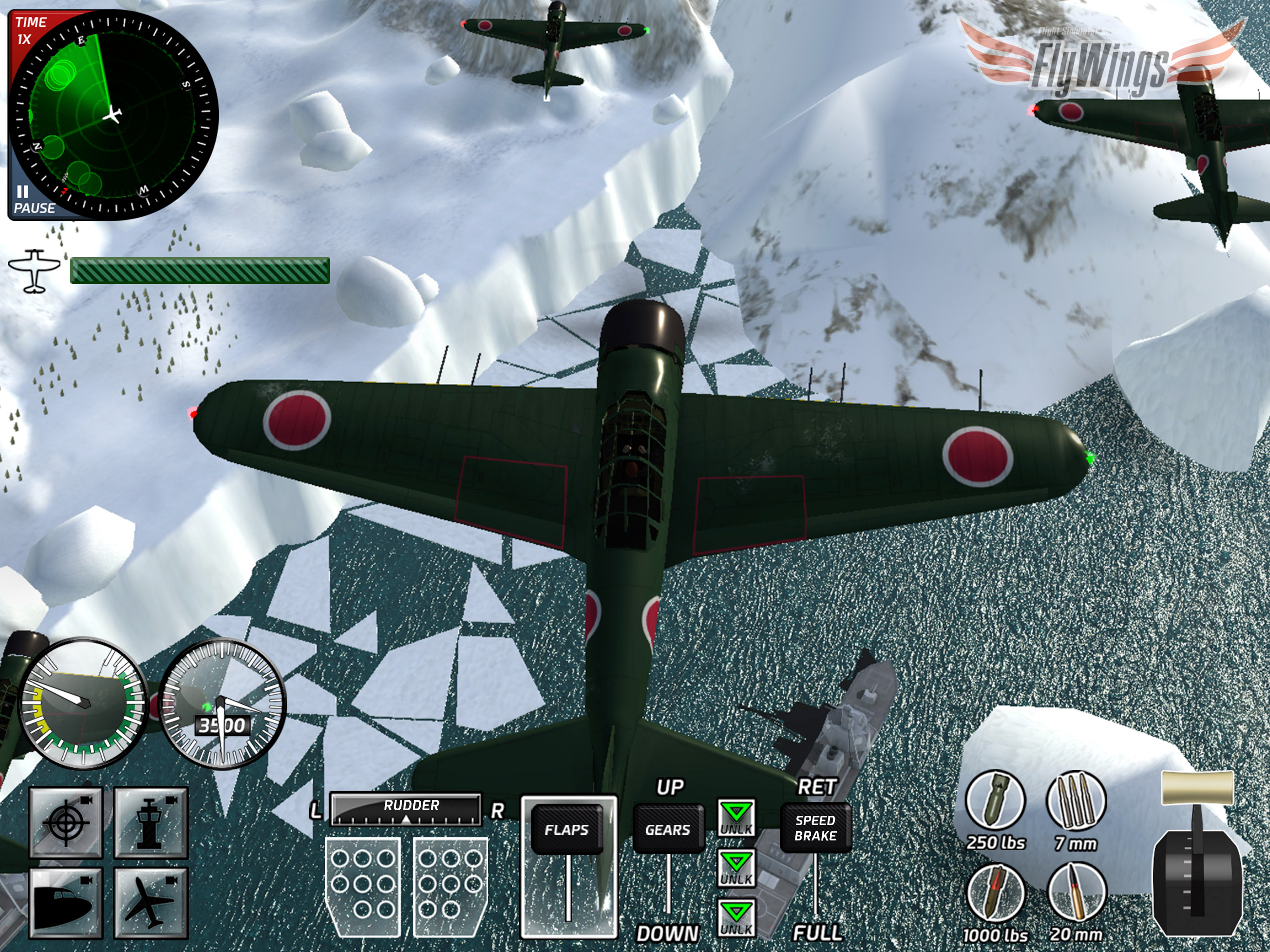
Task: Click the RUDDER slider bar
Action: (x=406, y=810)
